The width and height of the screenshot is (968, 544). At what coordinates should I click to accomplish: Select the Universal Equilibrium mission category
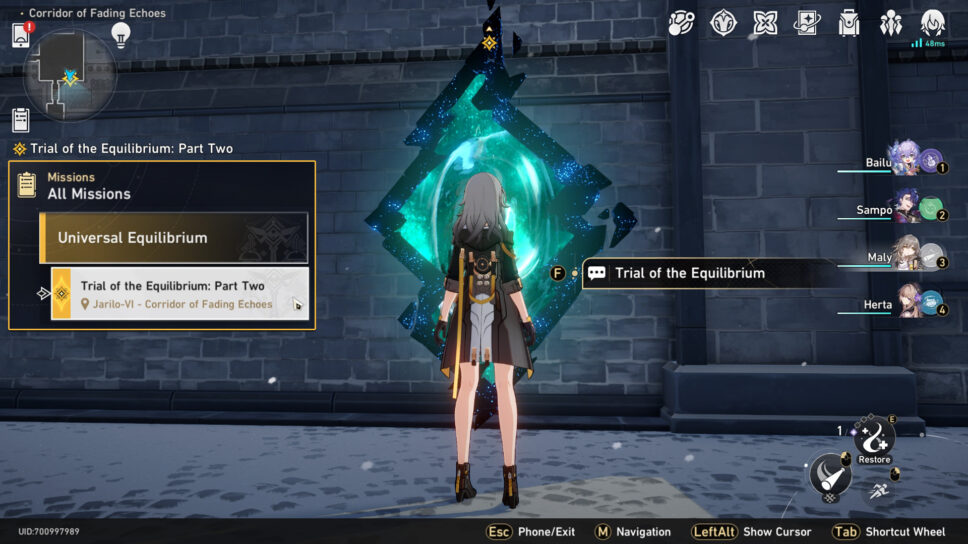[x=173, y=238]
